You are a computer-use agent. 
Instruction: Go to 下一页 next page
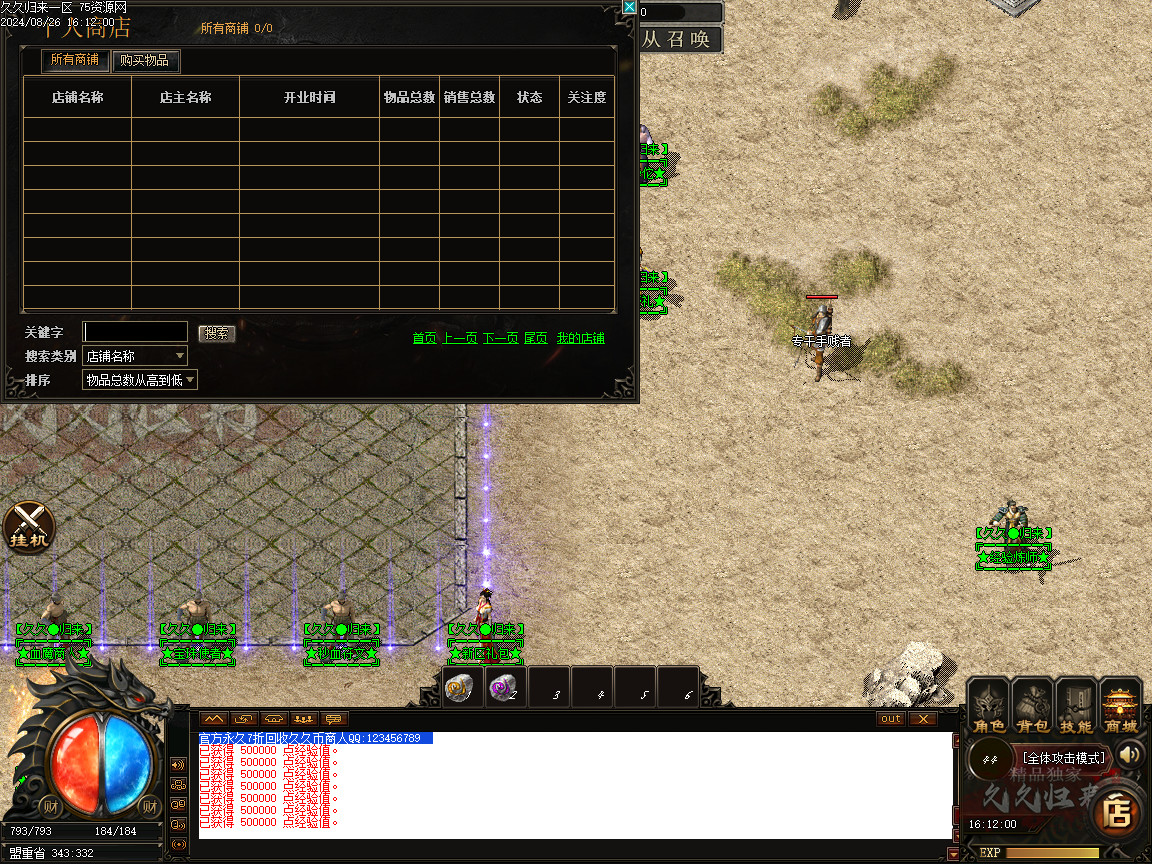(500, 338)
